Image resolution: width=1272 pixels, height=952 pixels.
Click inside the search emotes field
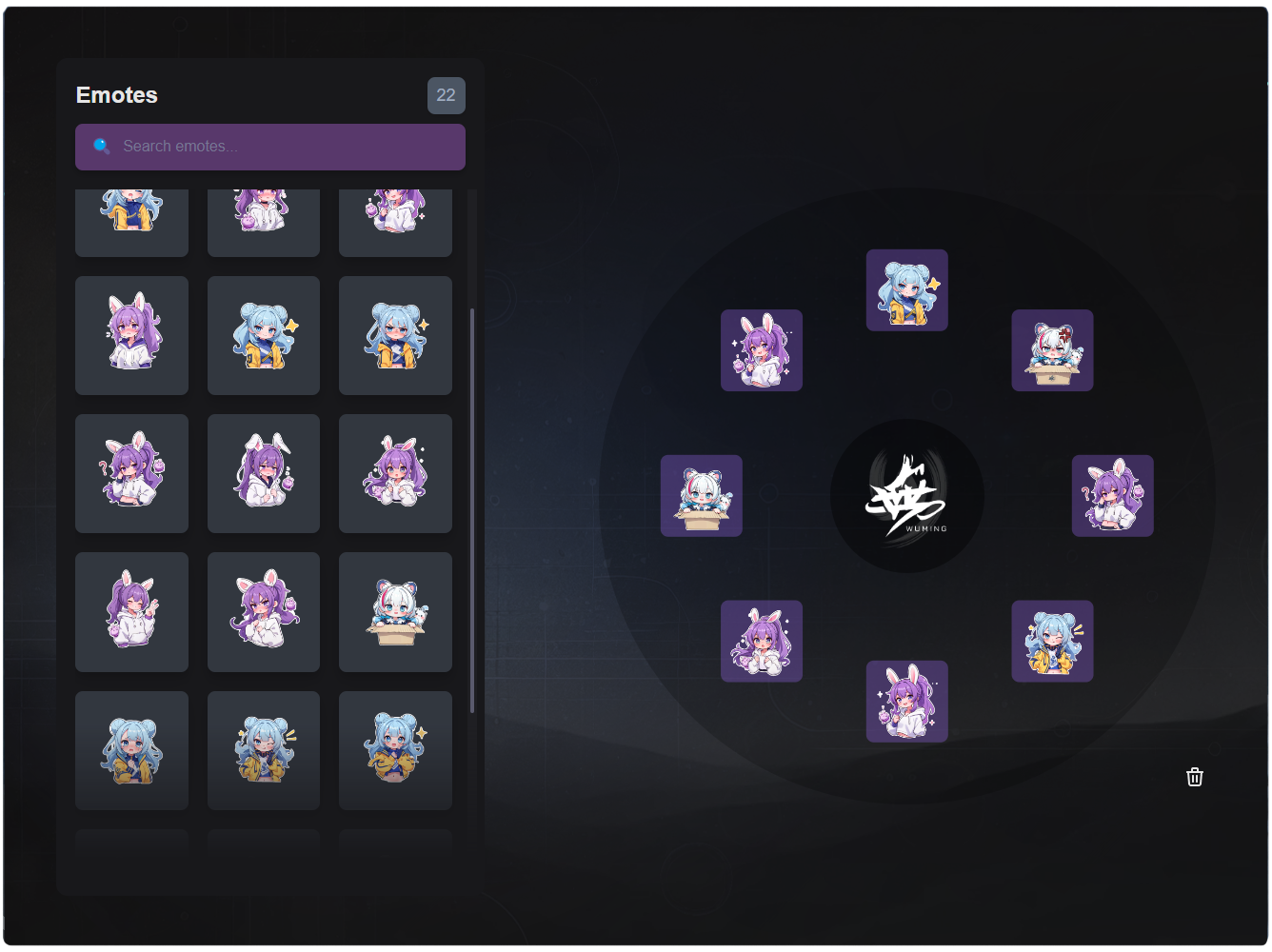pos(270,146)
